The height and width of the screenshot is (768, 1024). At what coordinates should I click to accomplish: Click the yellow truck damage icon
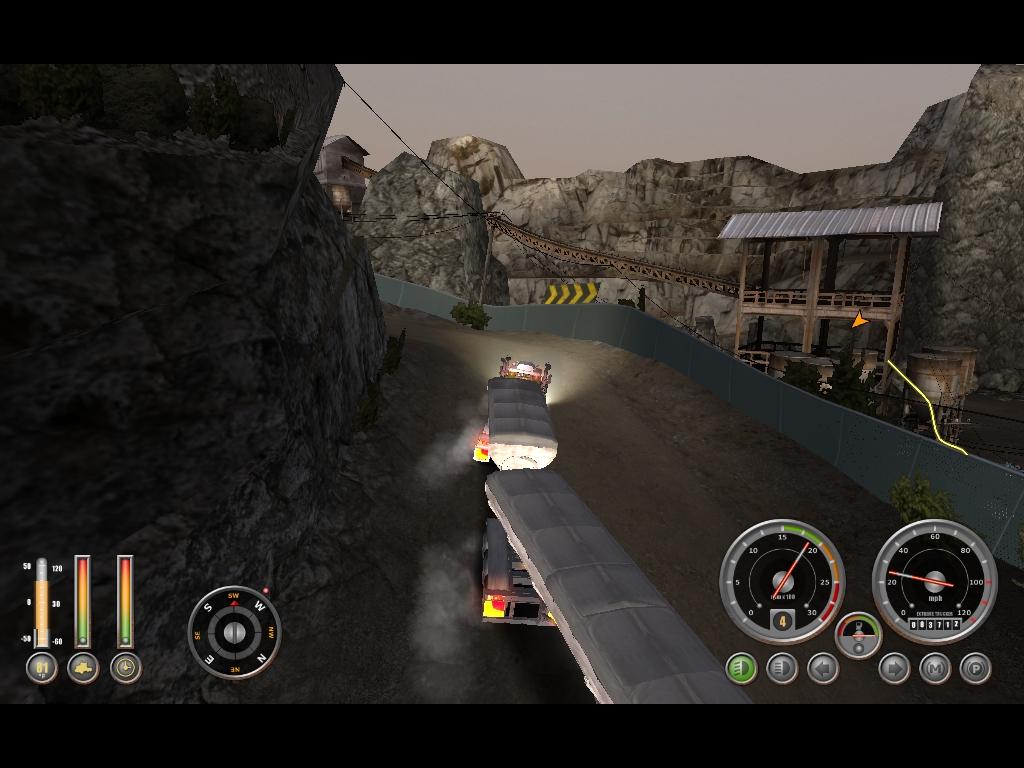click(x=83, y=667)
